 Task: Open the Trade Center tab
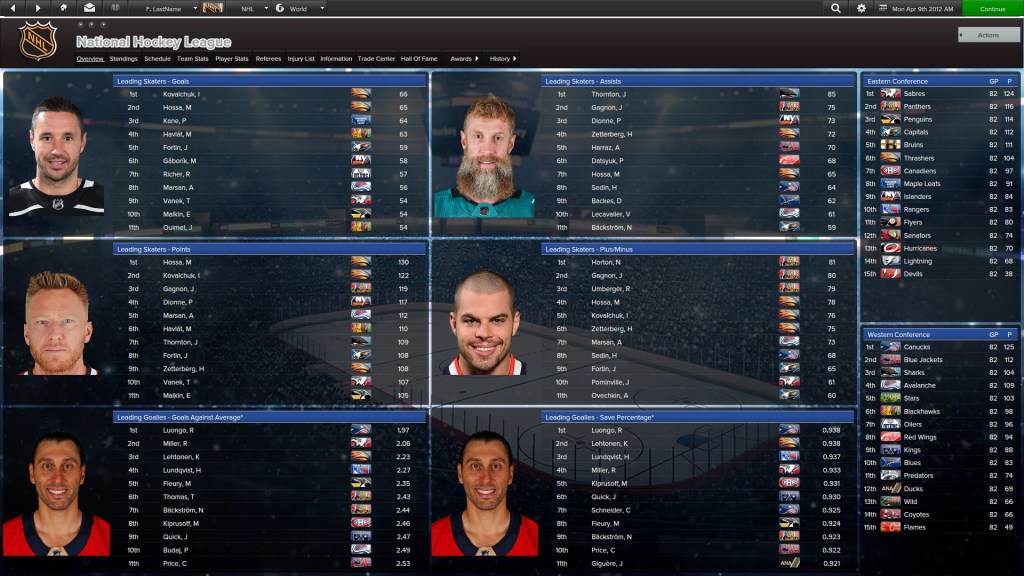[x=376, y=59]
